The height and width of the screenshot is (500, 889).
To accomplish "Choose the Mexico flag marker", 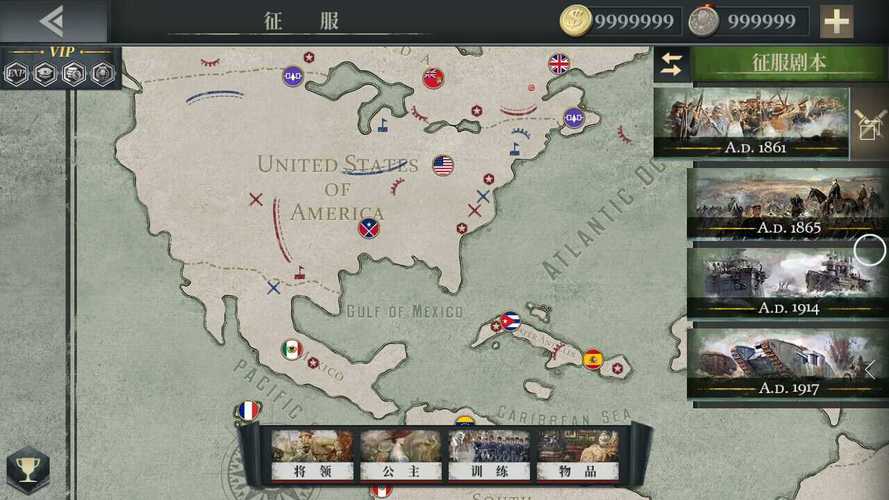I will tap(292, 350).
